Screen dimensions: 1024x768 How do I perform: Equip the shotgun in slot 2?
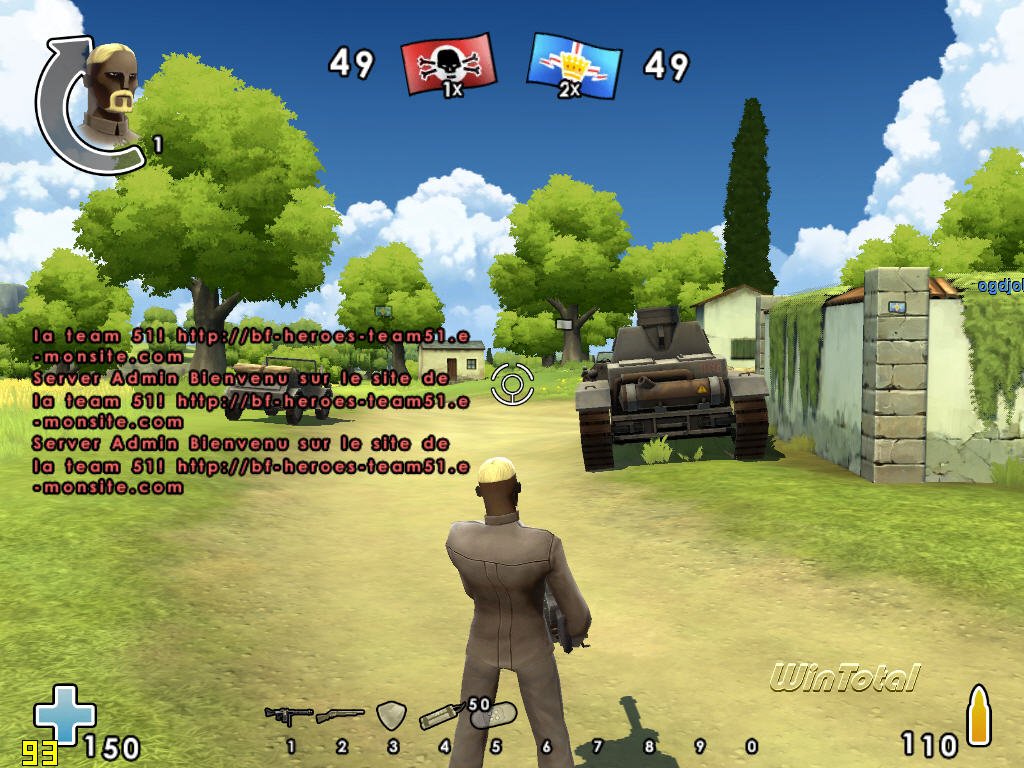click(x=340, y=716)
